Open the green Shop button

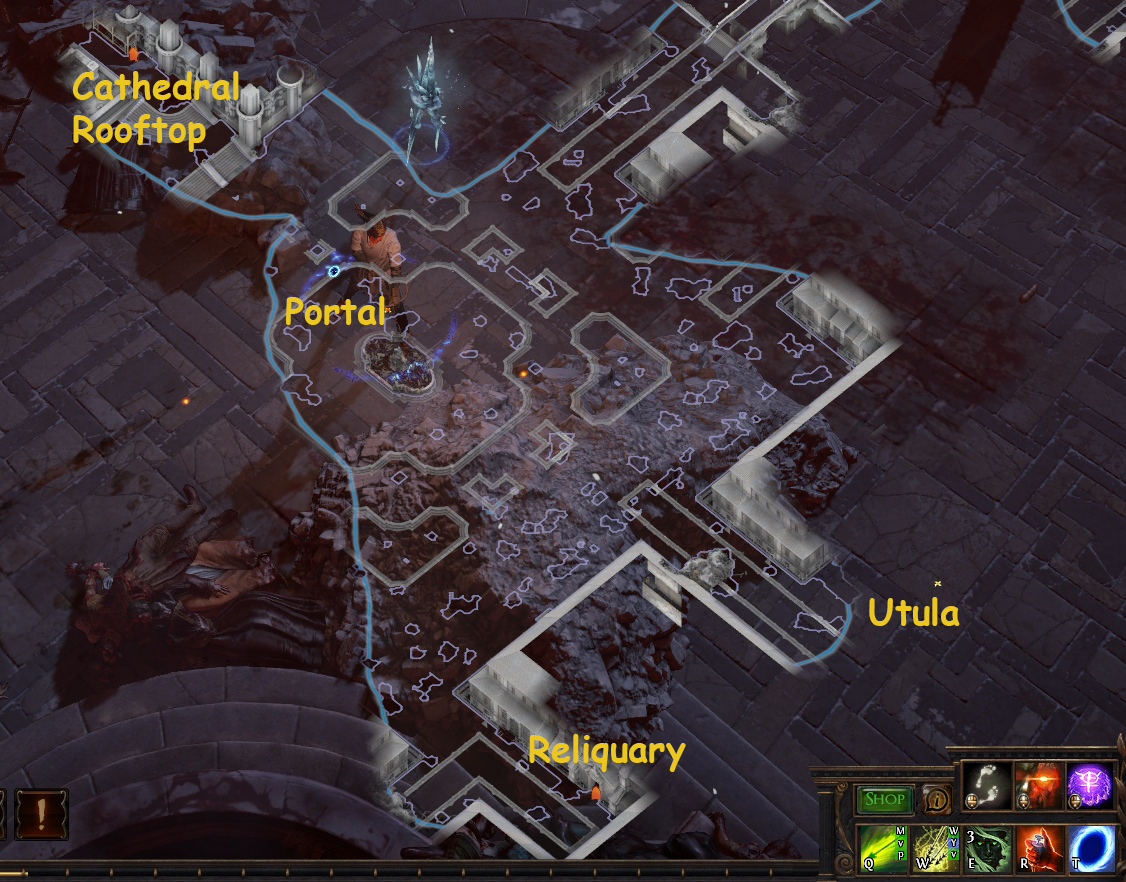pos(884,799)
